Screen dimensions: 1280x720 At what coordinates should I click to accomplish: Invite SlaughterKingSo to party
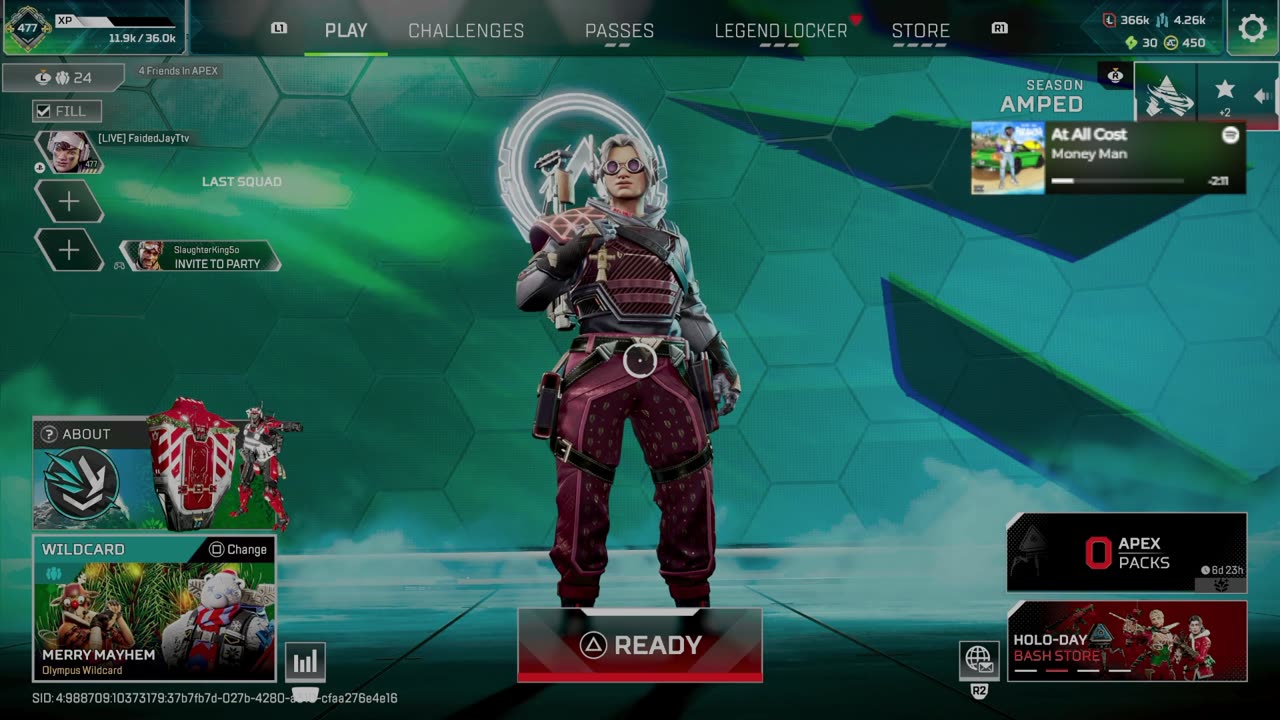pyautogui.click(x=200, y=256)
